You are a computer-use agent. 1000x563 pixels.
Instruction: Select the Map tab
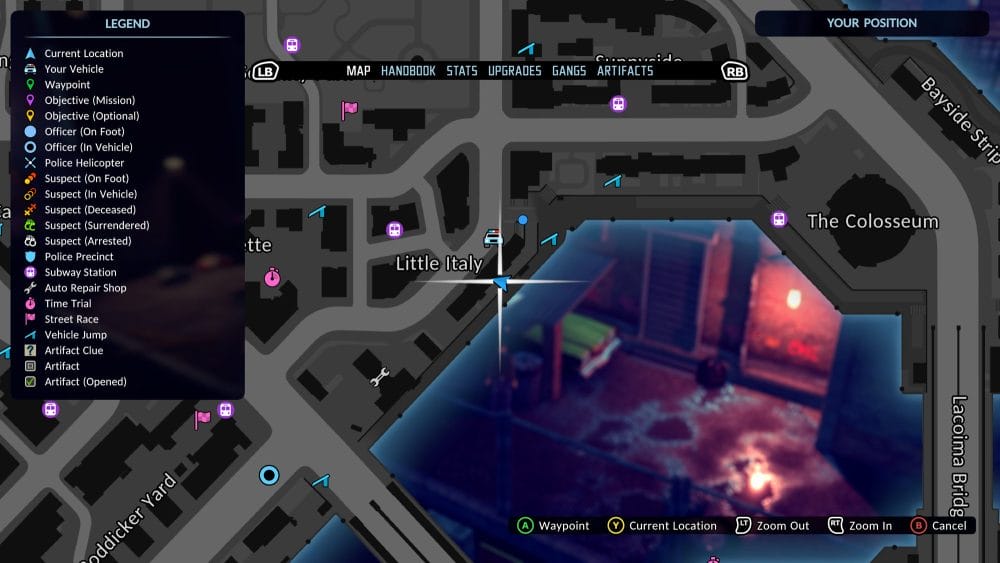358,71
